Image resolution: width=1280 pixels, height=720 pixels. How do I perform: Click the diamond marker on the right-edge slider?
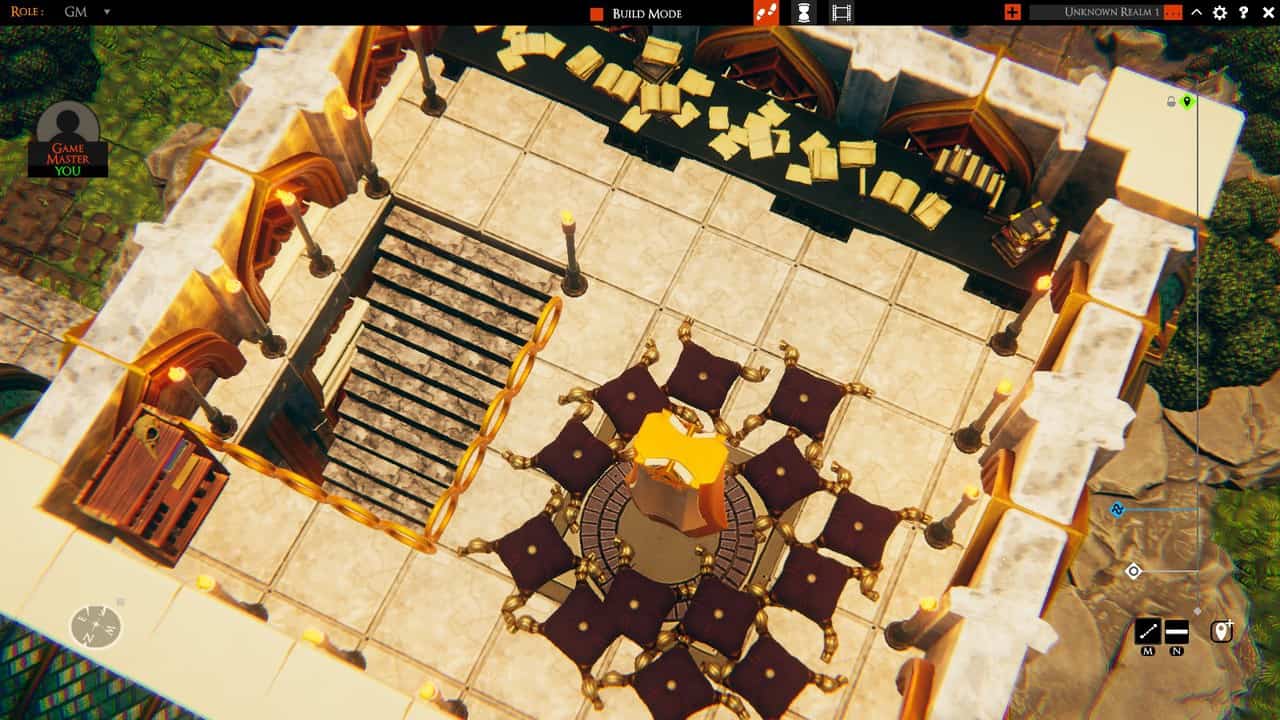[1133, 570]
